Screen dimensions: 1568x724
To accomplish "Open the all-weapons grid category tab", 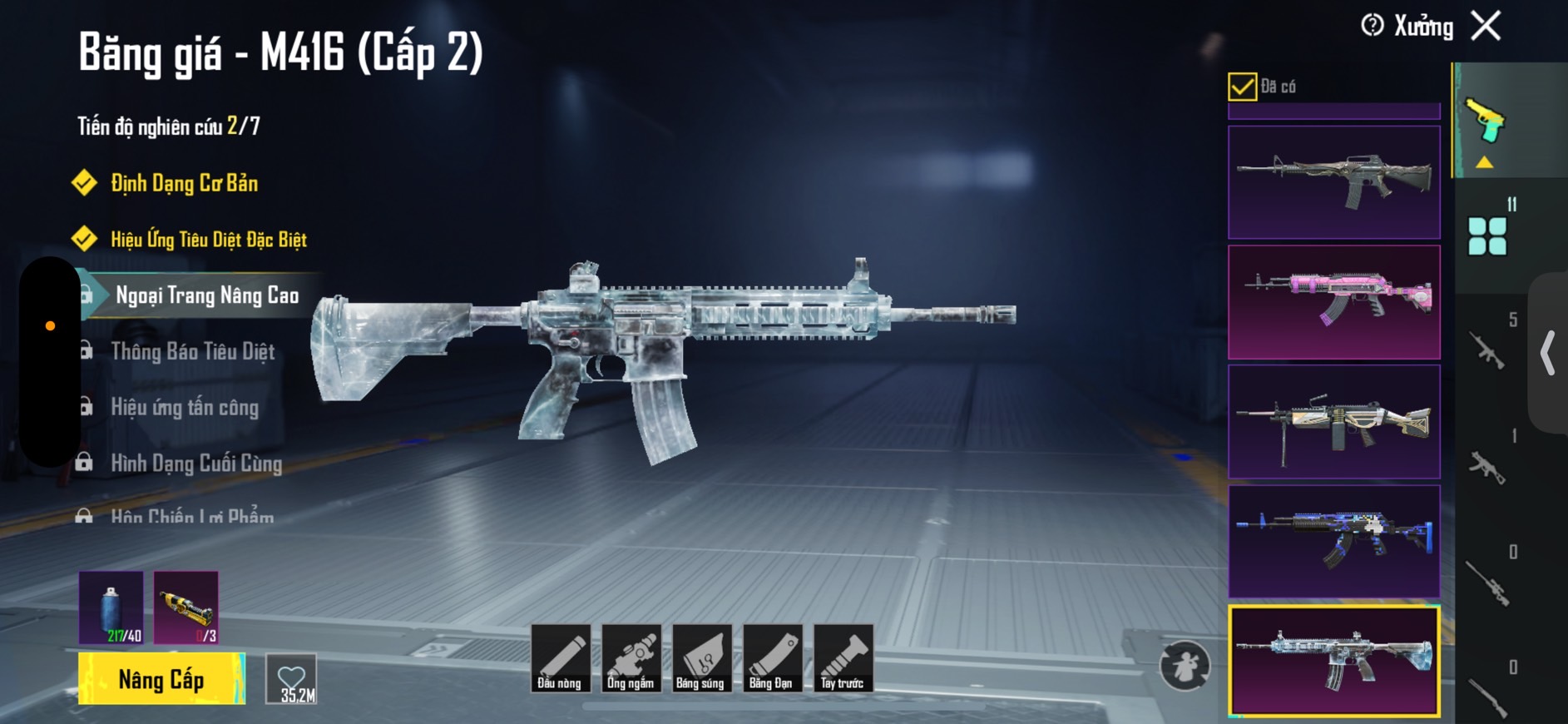I will 1487,236.
